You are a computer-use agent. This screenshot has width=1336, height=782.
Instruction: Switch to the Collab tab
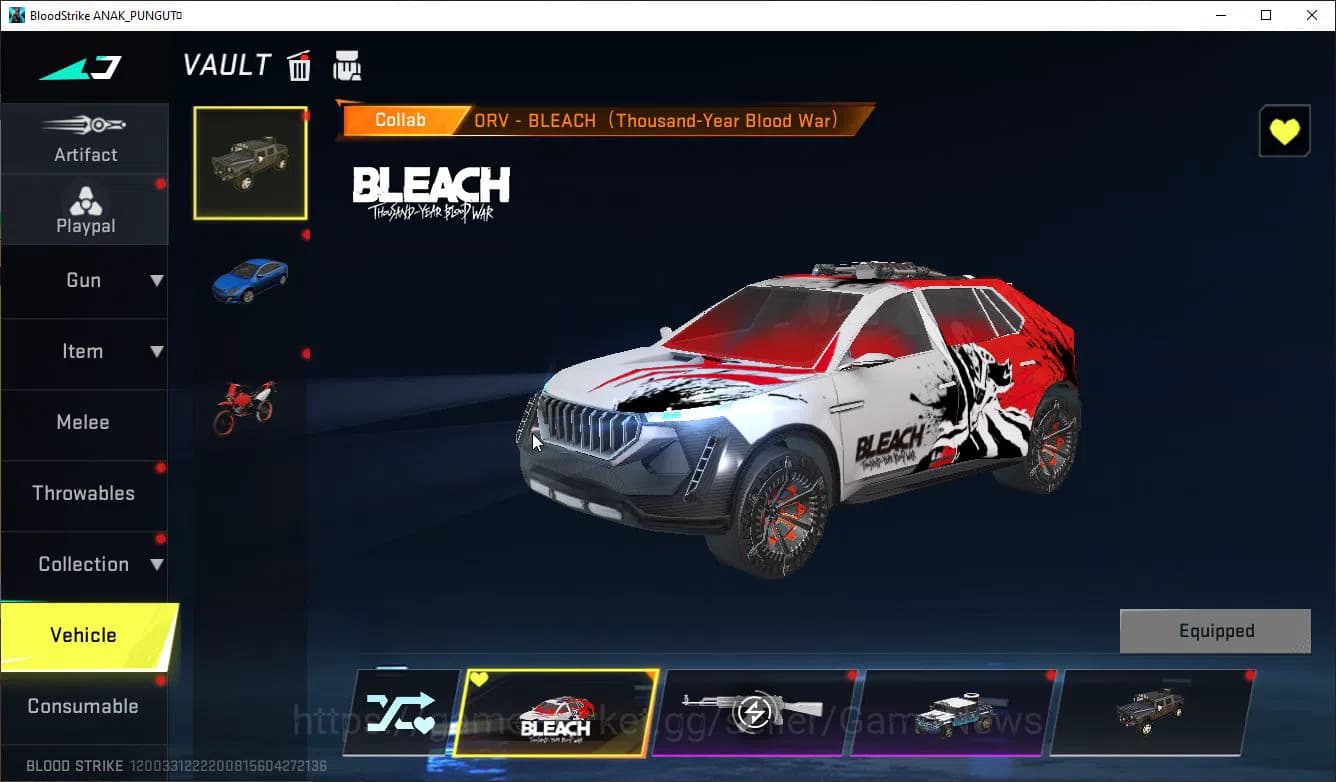(x=400, y=119)
